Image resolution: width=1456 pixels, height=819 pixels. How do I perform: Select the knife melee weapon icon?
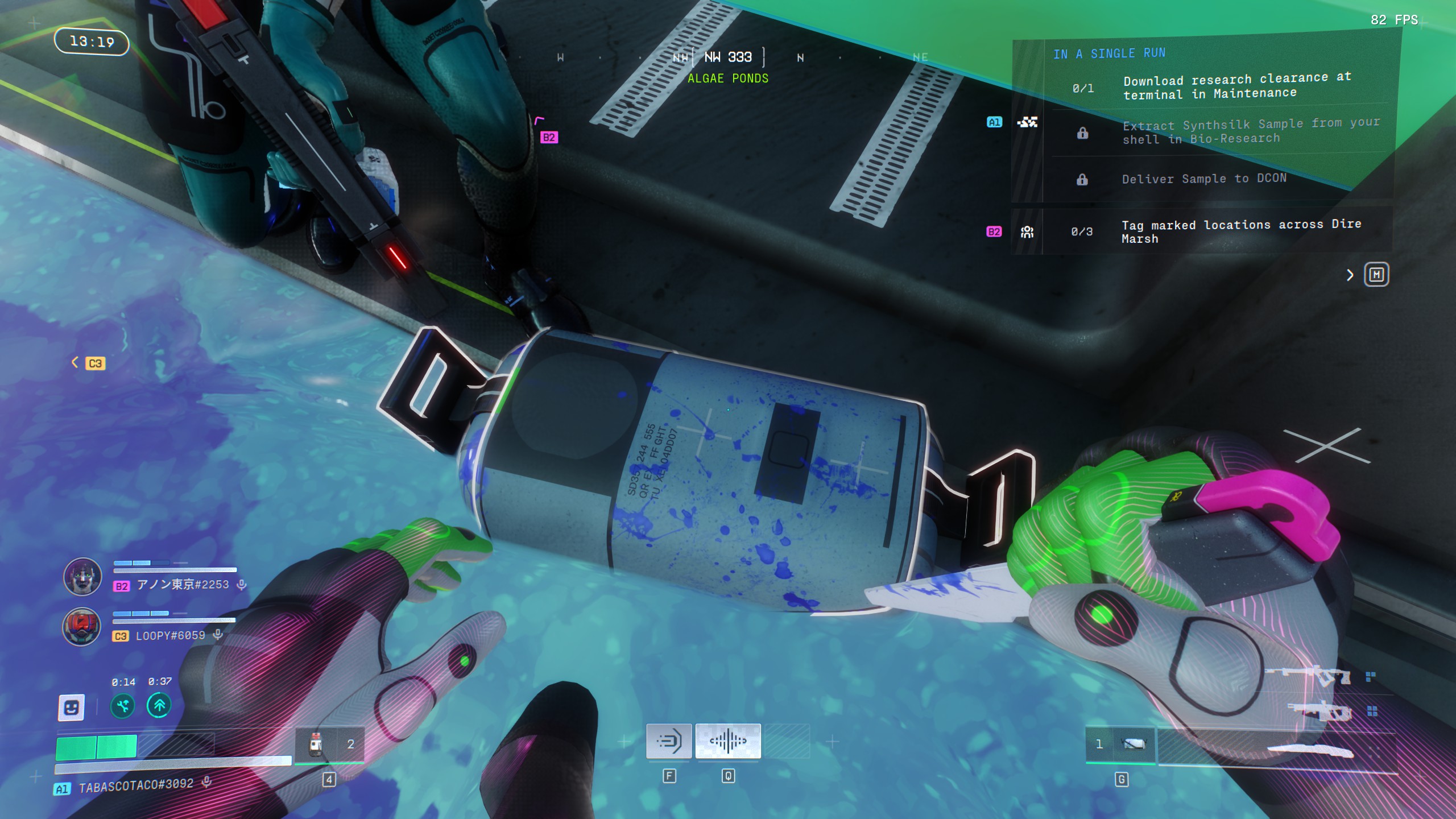(1309, 750)
